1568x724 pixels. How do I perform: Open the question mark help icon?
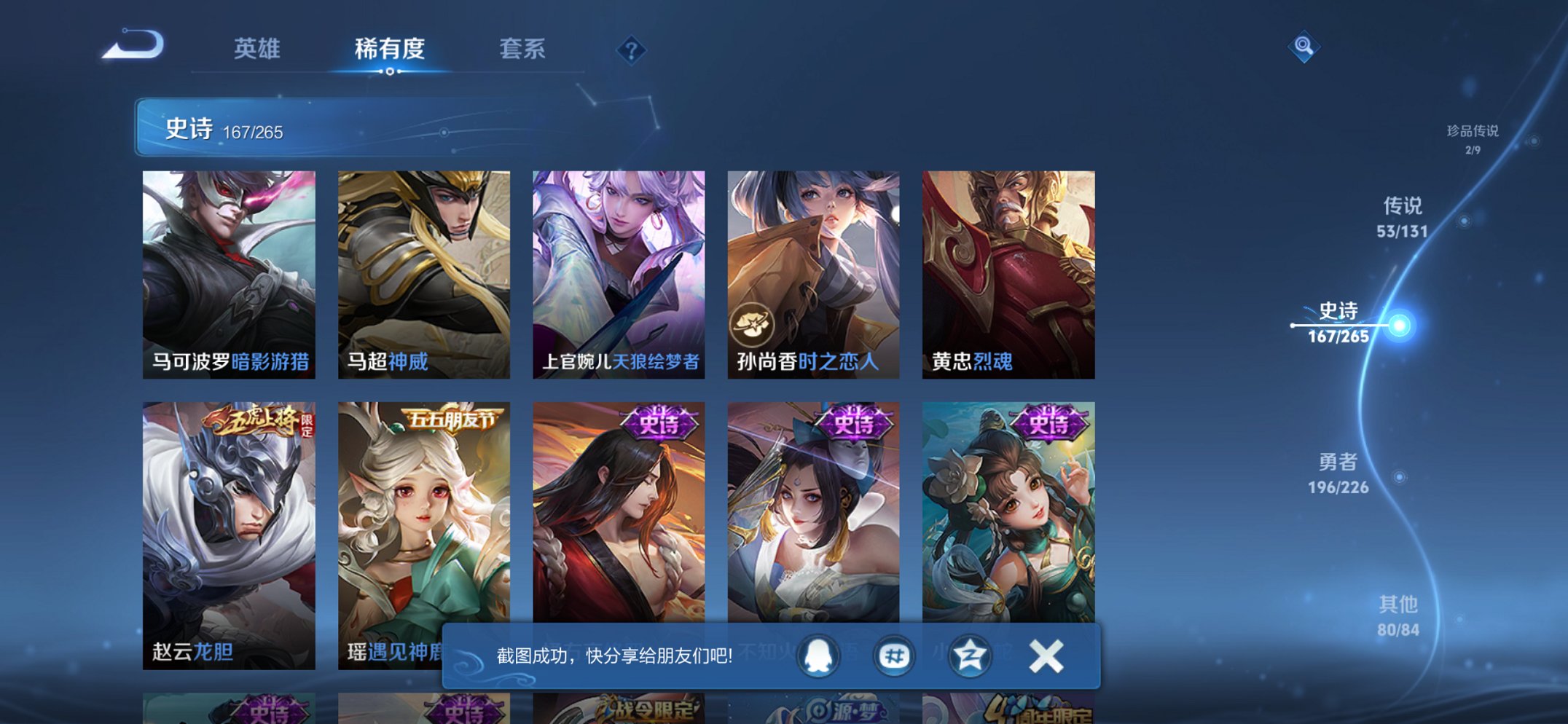[x=631, y=51]
